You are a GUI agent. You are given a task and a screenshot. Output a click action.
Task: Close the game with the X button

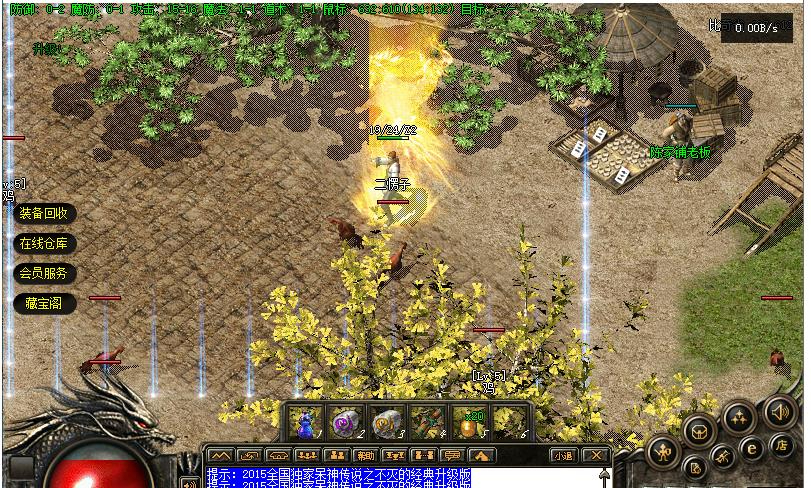(596, 455)
